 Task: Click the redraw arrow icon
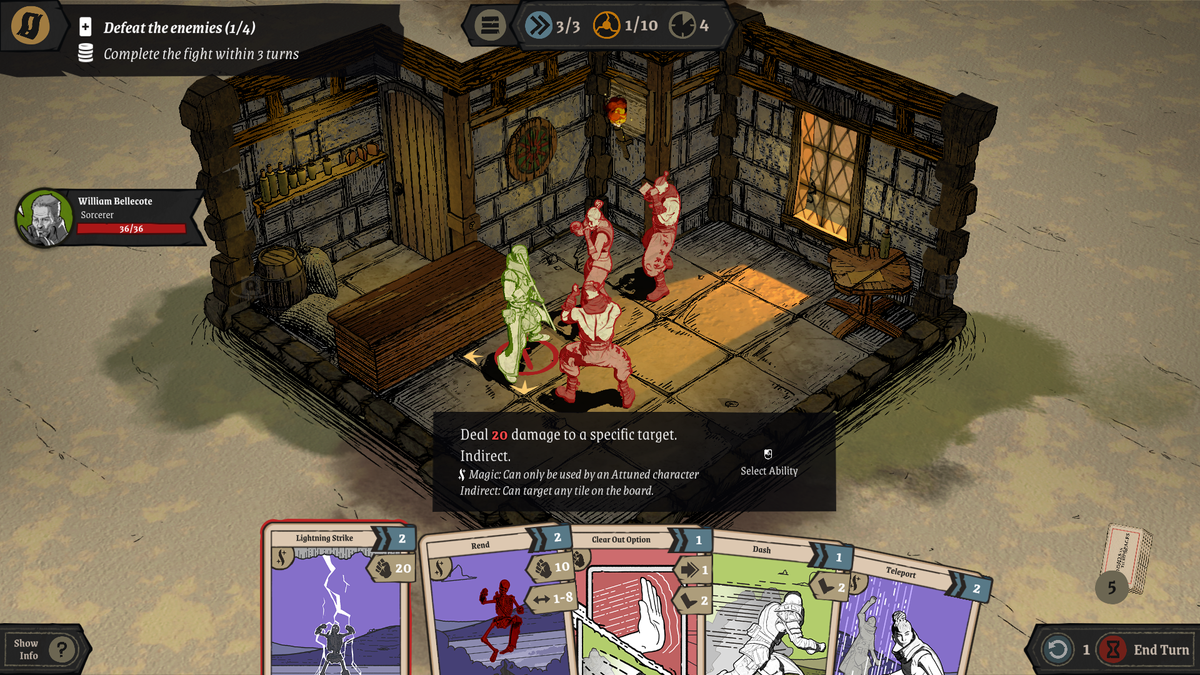click(1057, 650)
